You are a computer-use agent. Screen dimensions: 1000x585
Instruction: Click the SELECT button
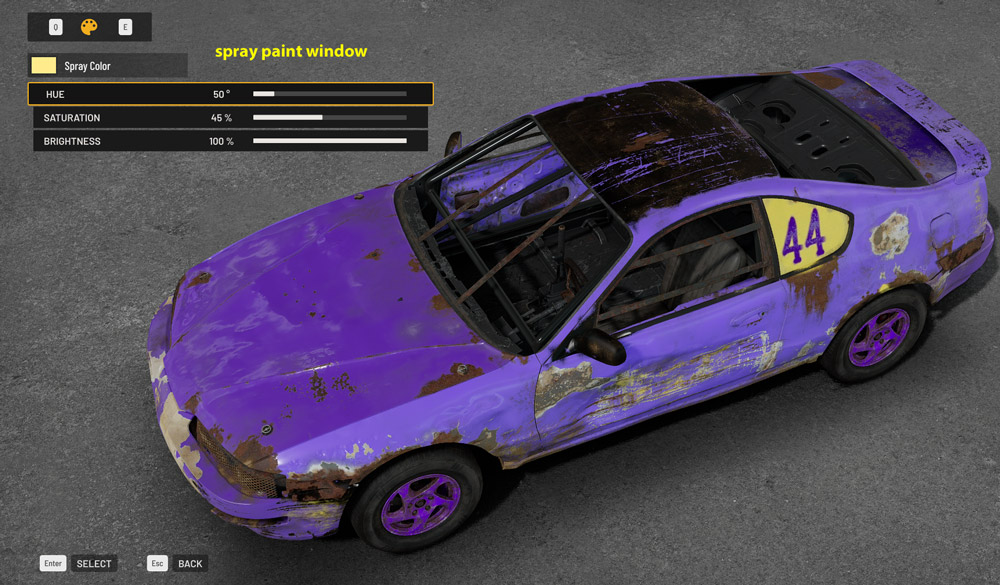tap(94, 564)
